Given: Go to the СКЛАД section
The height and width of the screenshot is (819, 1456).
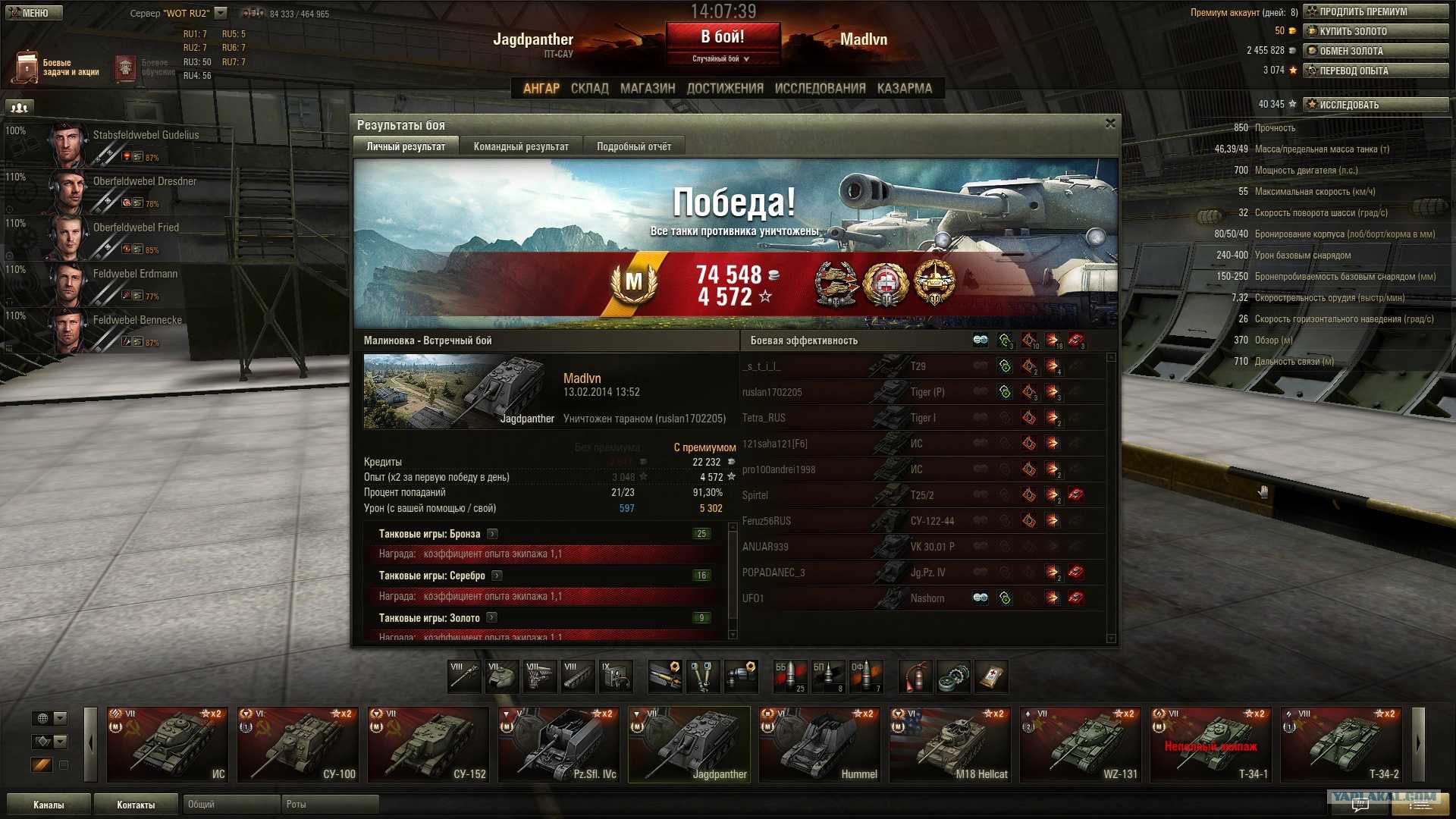Looking at the screenshot, I should point(589,89).
